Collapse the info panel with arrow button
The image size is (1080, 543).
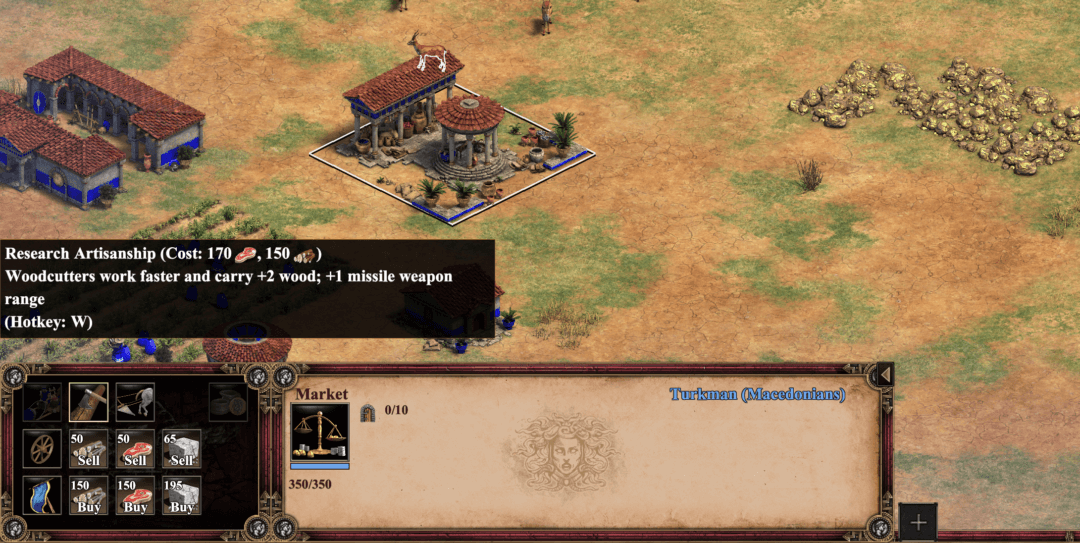tap(884, 375)
